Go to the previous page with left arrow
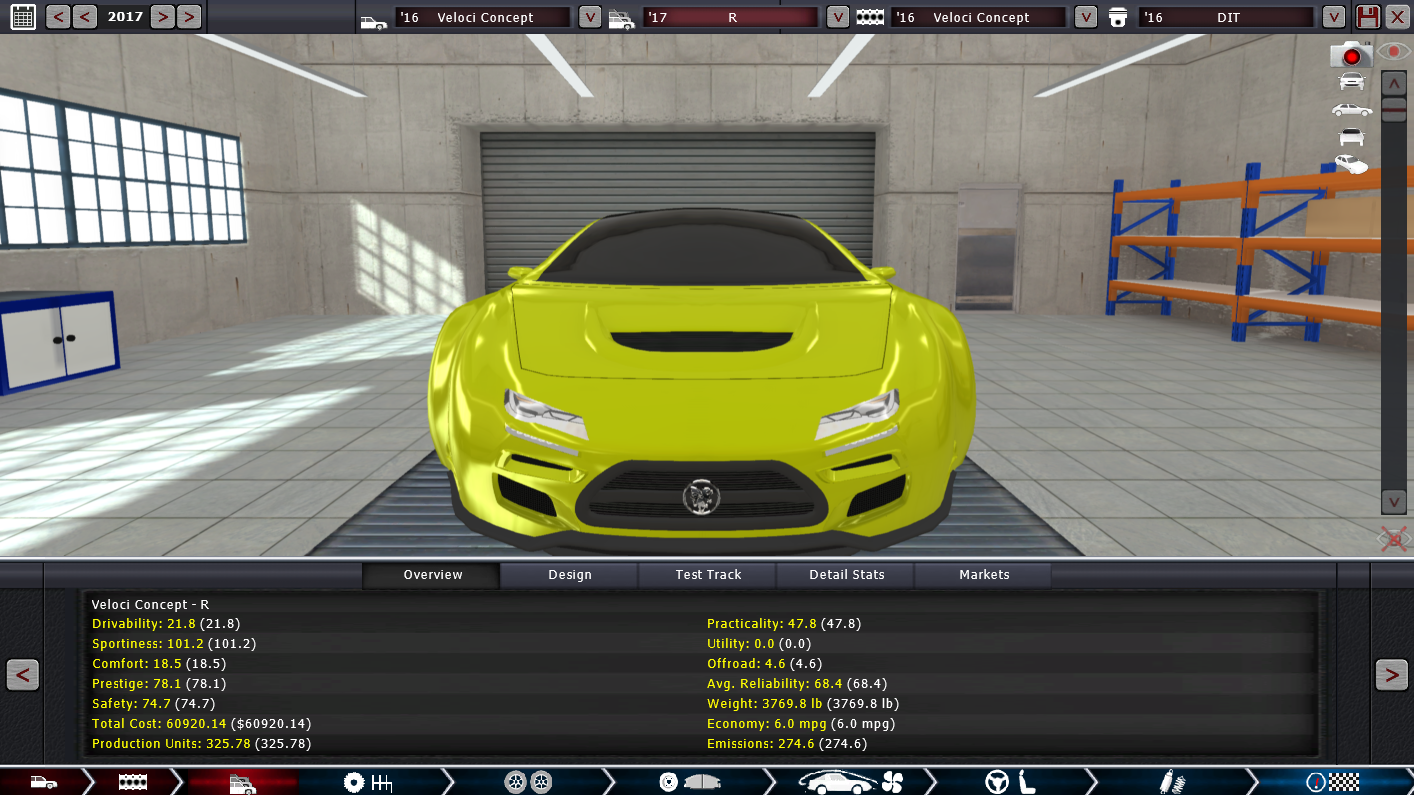 (23, 675)
